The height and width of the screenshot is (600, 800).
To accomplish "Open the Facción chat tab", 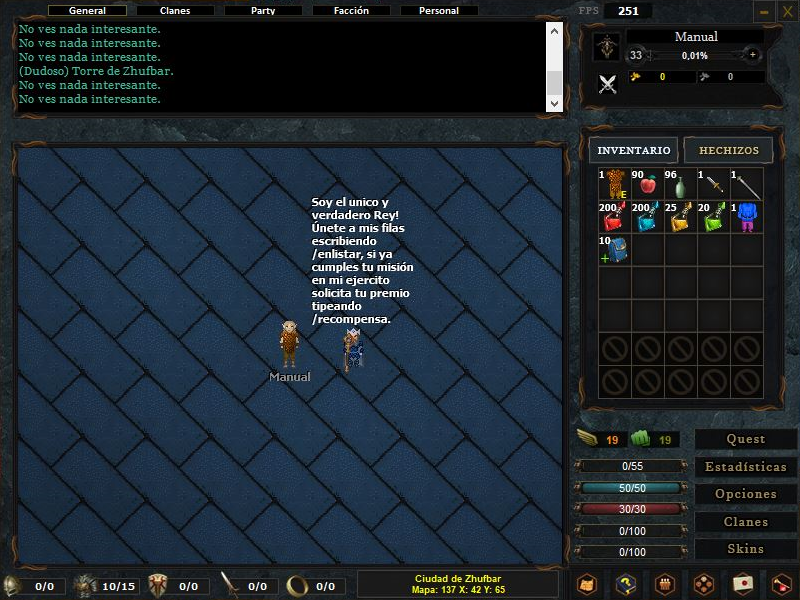I will click(351, 11).
